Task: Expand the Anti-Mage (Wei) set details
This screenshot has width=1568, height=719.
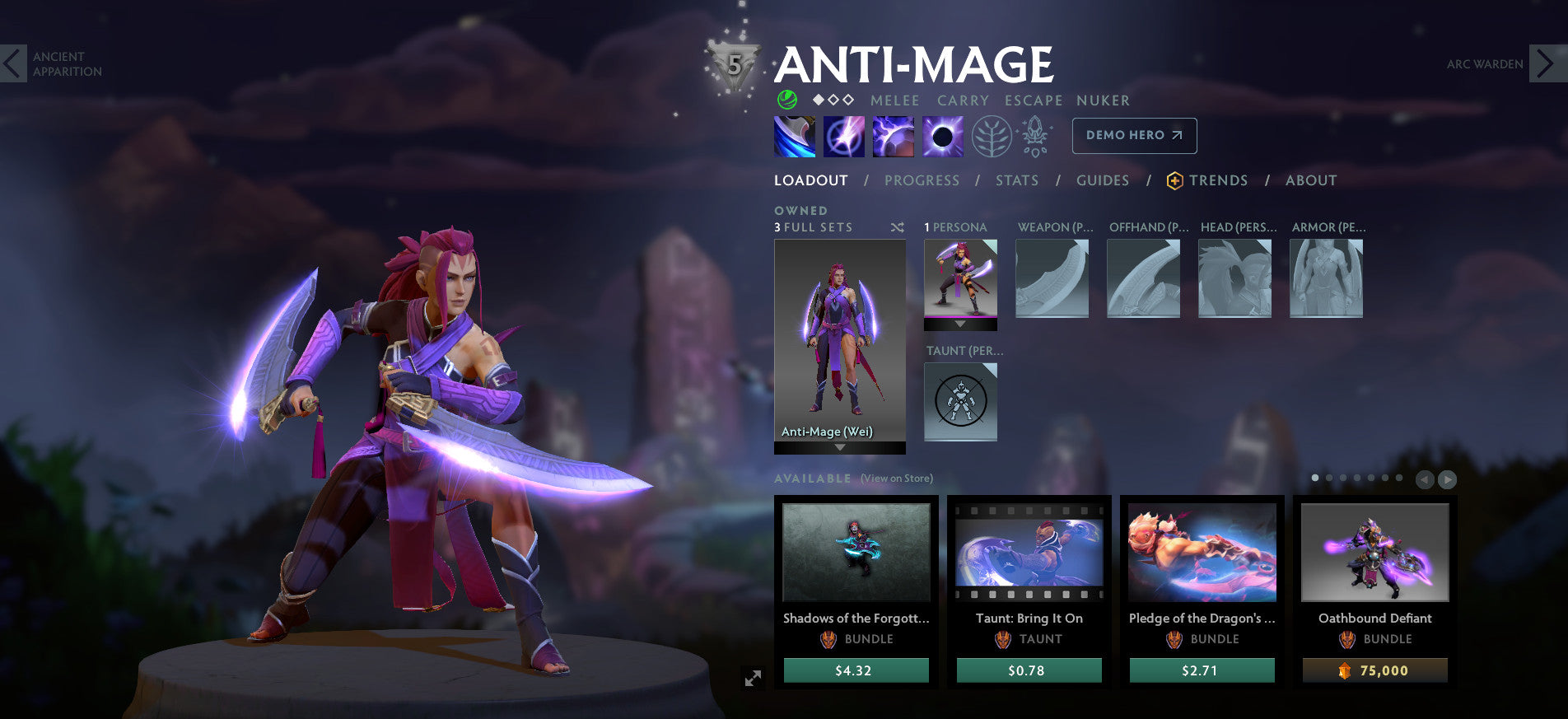Action: pyautogui.click(x=838, y=449)
